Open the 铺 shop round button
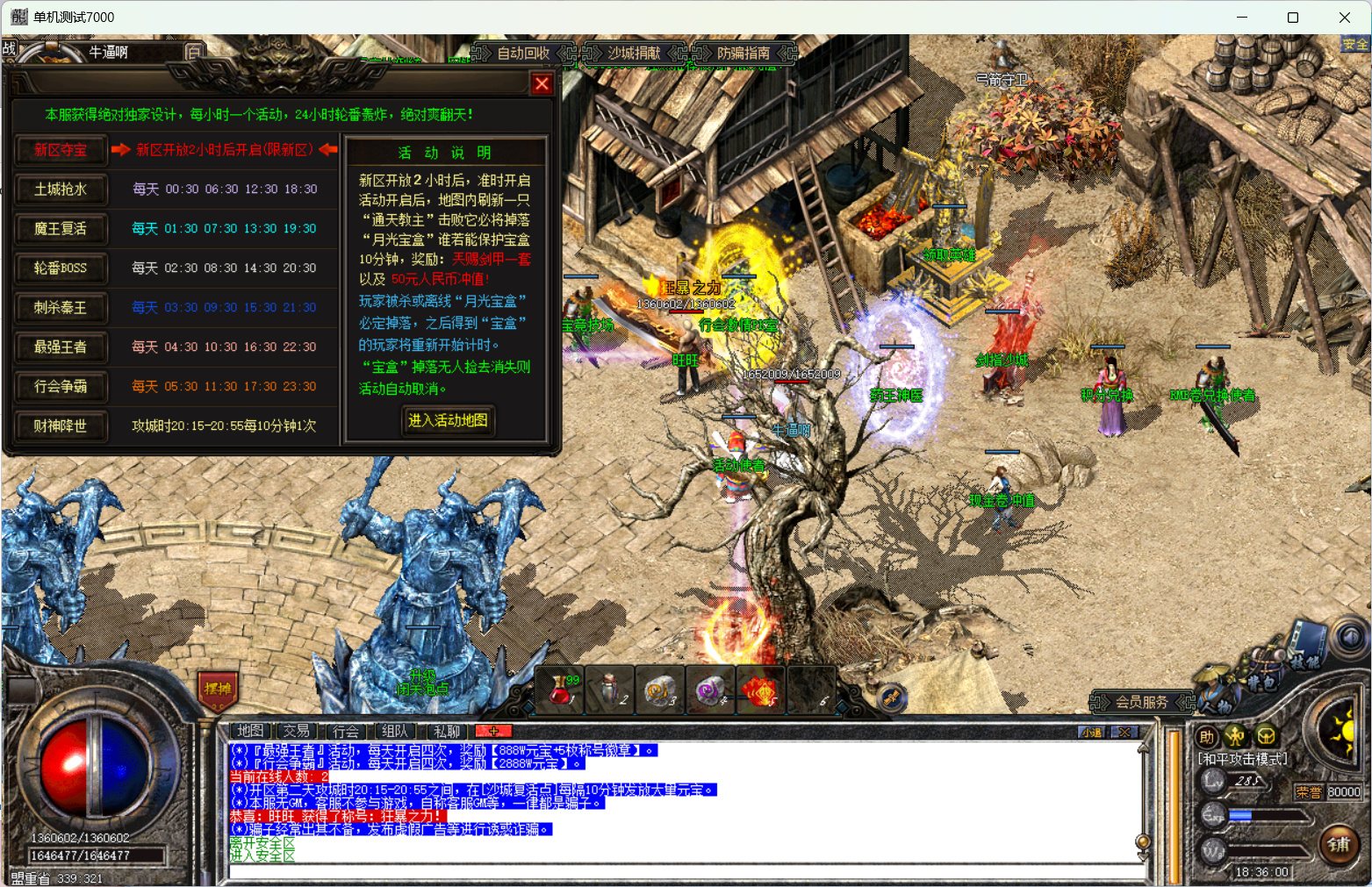 (x=1339, y=845)
